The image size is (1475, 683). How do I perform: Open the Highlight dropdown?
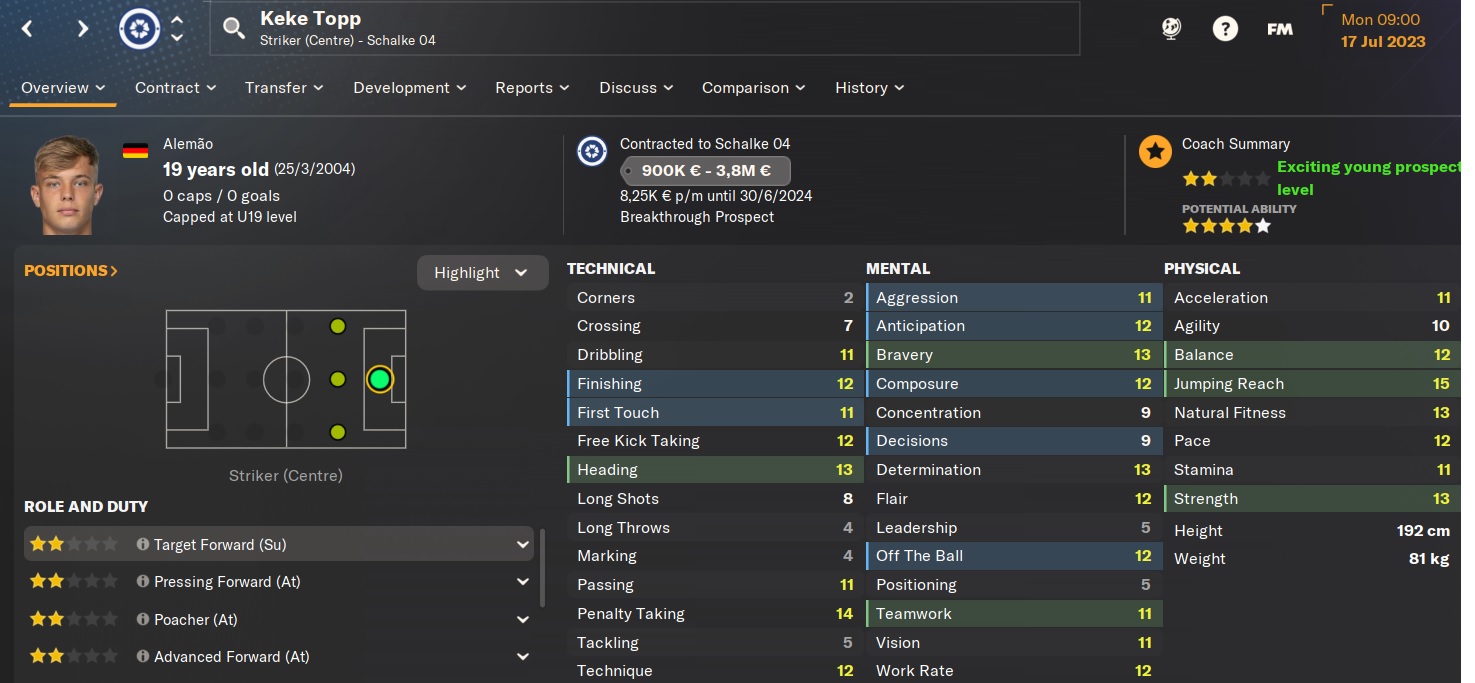pyautogui.click(x=482, y=273)
